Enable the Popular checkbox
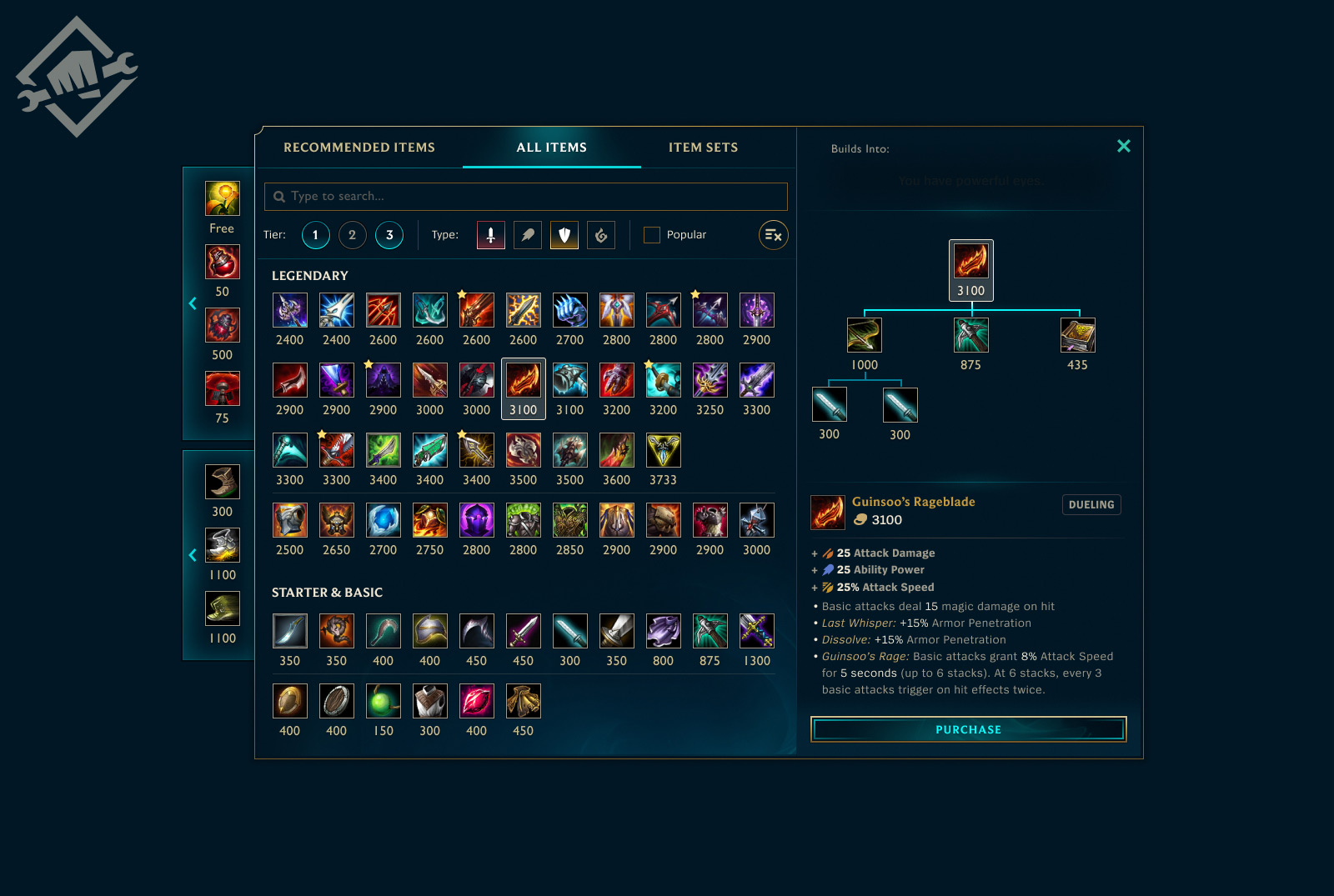This screenshot has height=896, width=1334. (x=651, y=235)
